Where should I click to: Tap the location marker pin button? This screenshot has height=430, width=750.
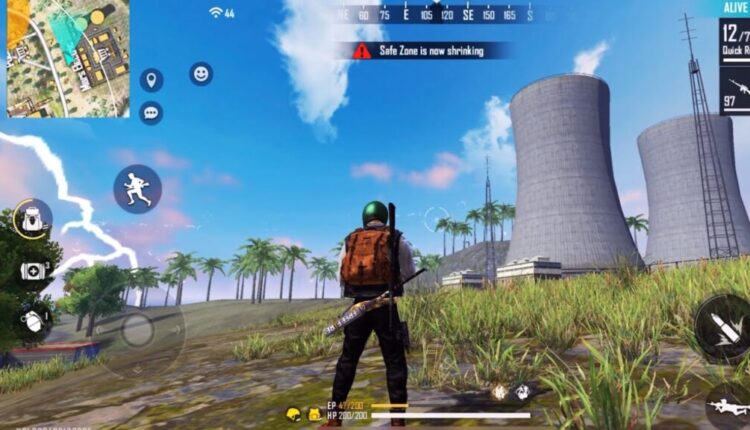151,80
